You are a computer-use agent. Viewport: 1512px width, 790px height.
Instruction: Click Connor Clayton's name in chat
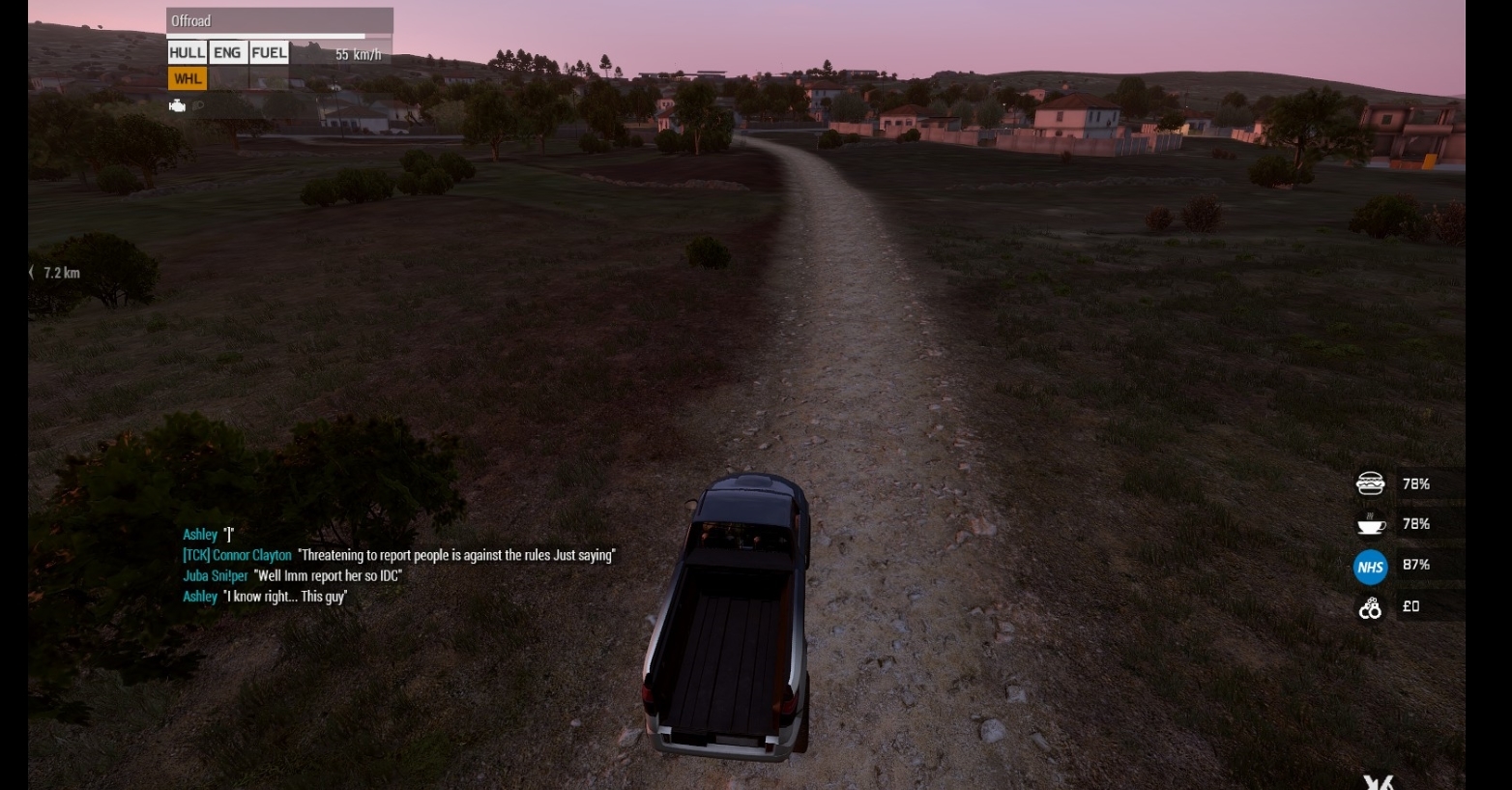pos(237,555)
